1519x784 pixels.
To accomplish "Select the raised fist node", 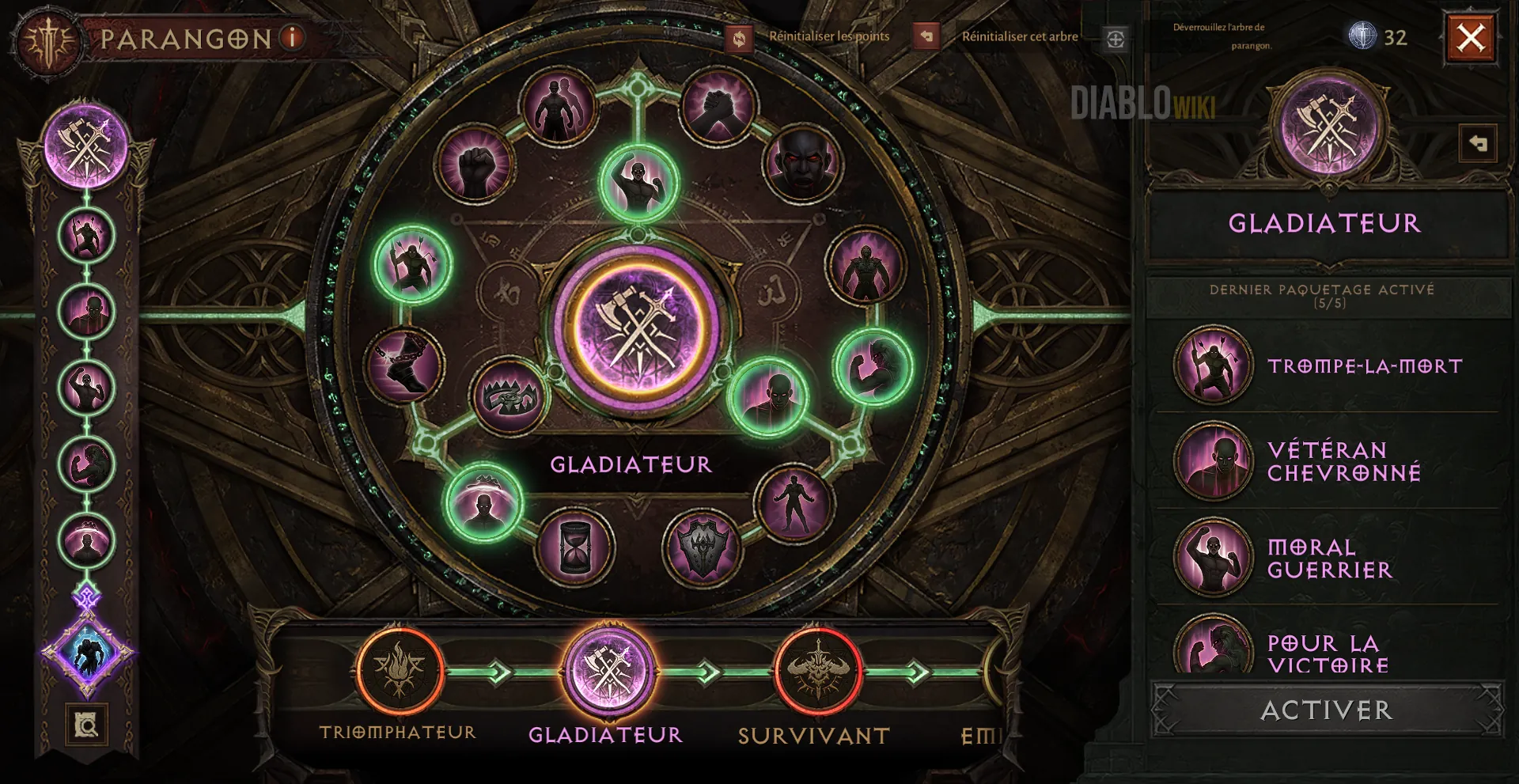I will tap(475, 165).
